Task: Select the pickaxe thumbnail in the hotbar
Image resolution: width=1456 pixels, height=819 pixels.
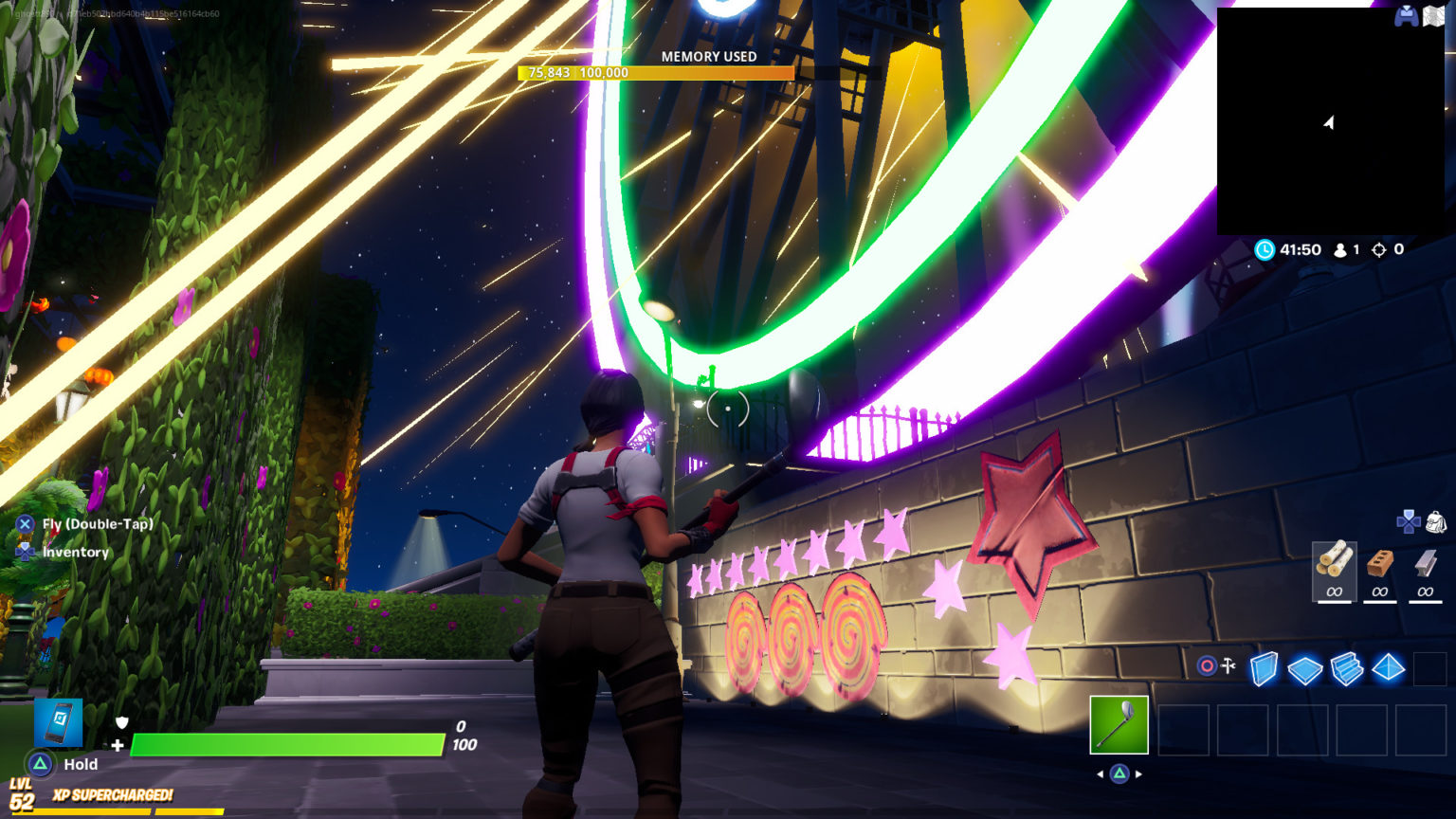Action: pos(1120,725)
